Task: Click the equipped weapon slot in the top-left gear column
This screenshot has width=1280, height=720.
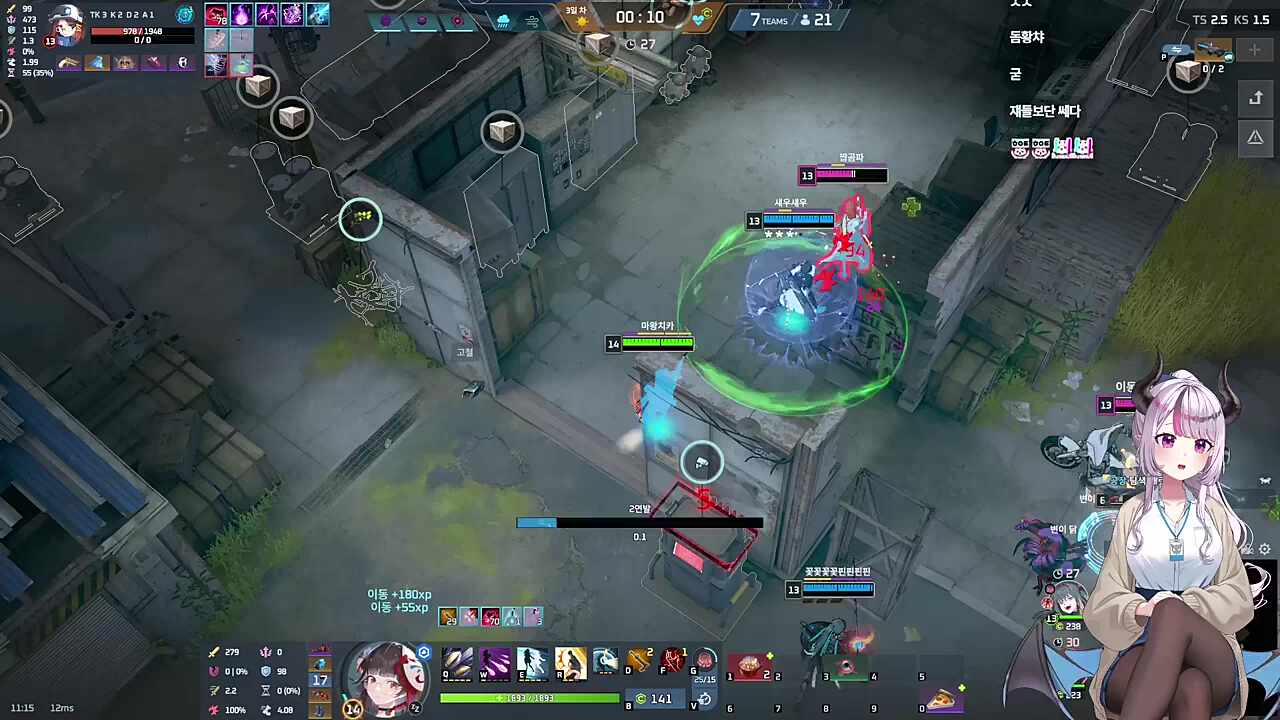Action: (68, 63)
